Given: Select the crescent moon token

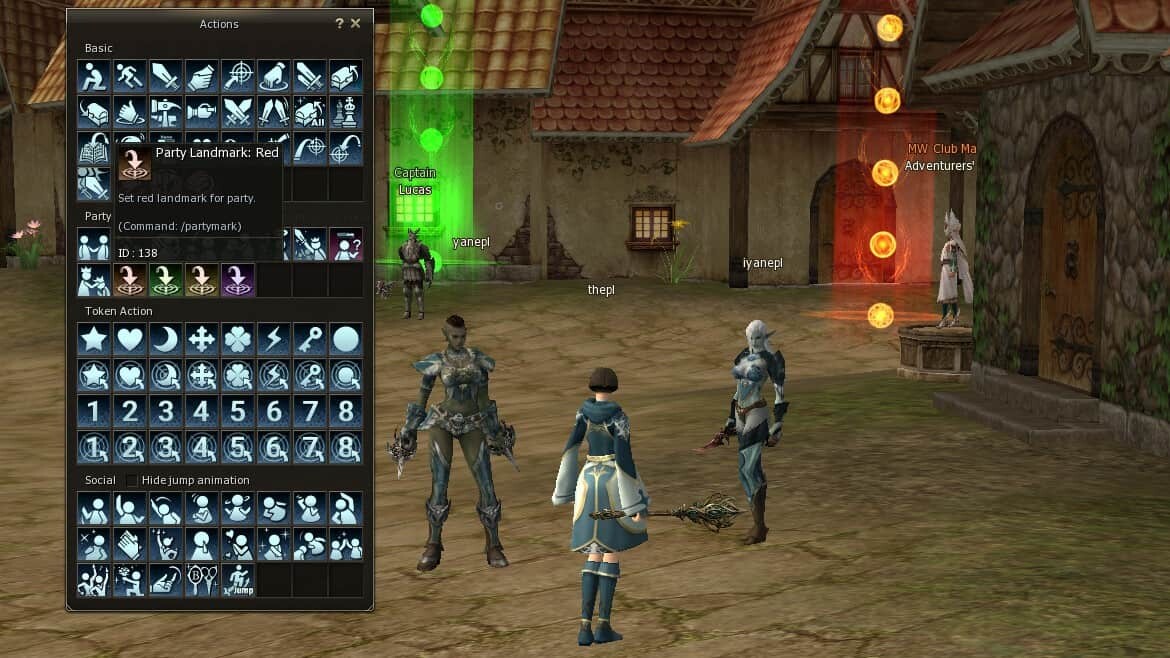Looking at the screenshot, I should point(166,339).
